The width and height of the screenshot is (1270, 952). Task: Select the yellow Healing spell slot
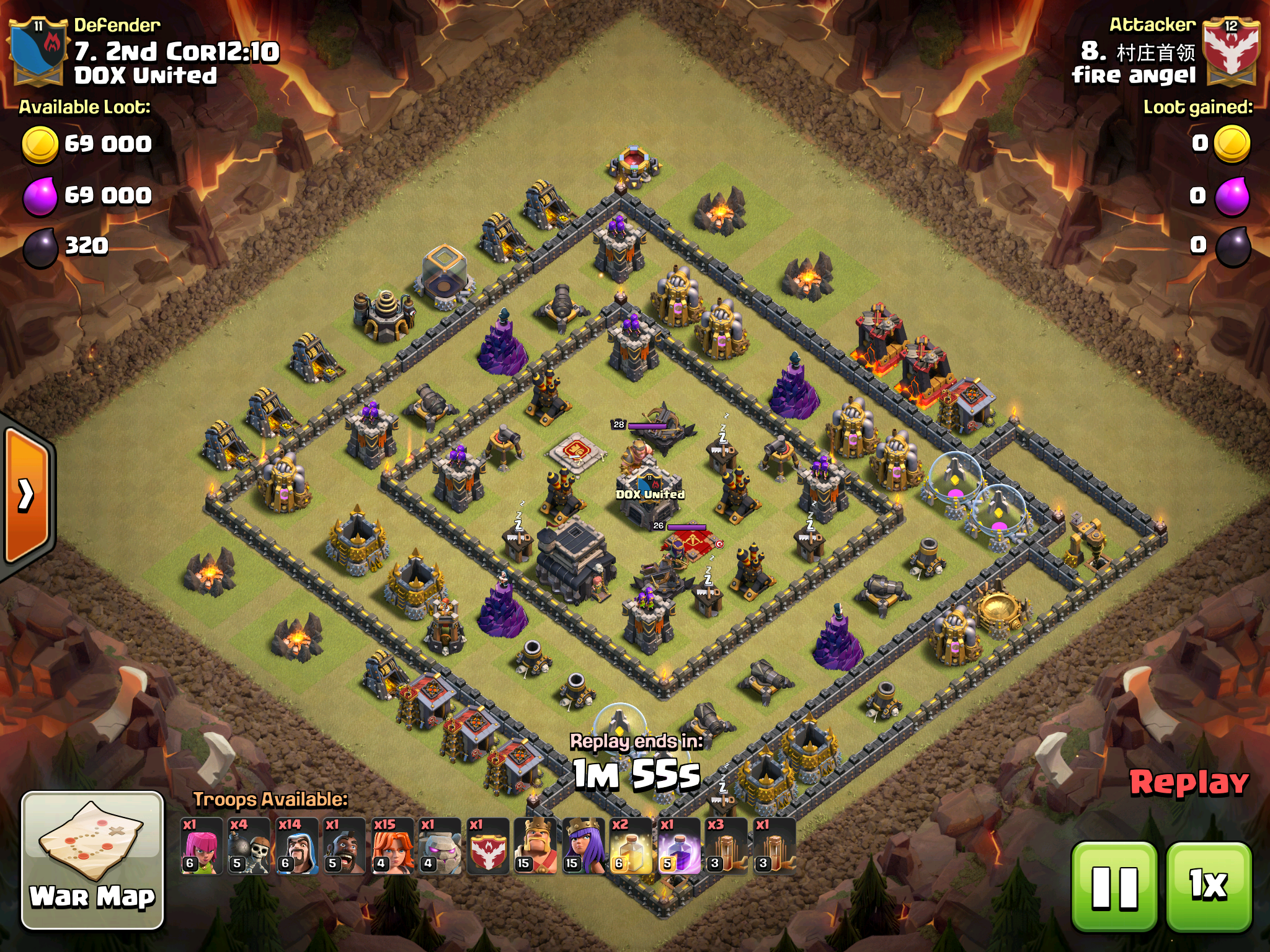pyautogui.click(x=631, y=846)
